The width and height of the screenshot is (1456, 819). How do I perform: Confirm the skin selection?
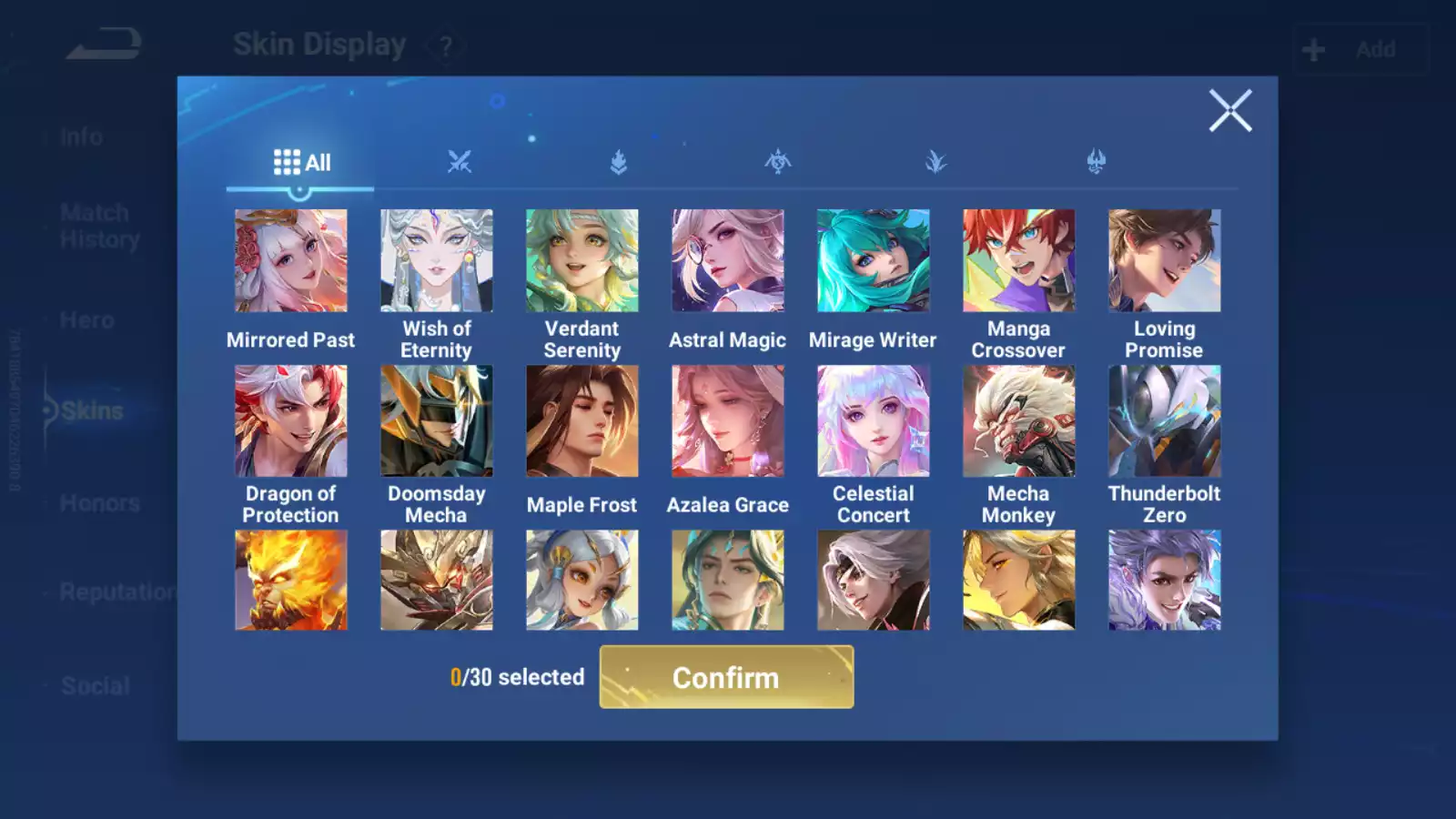click(x=726, y=677)
